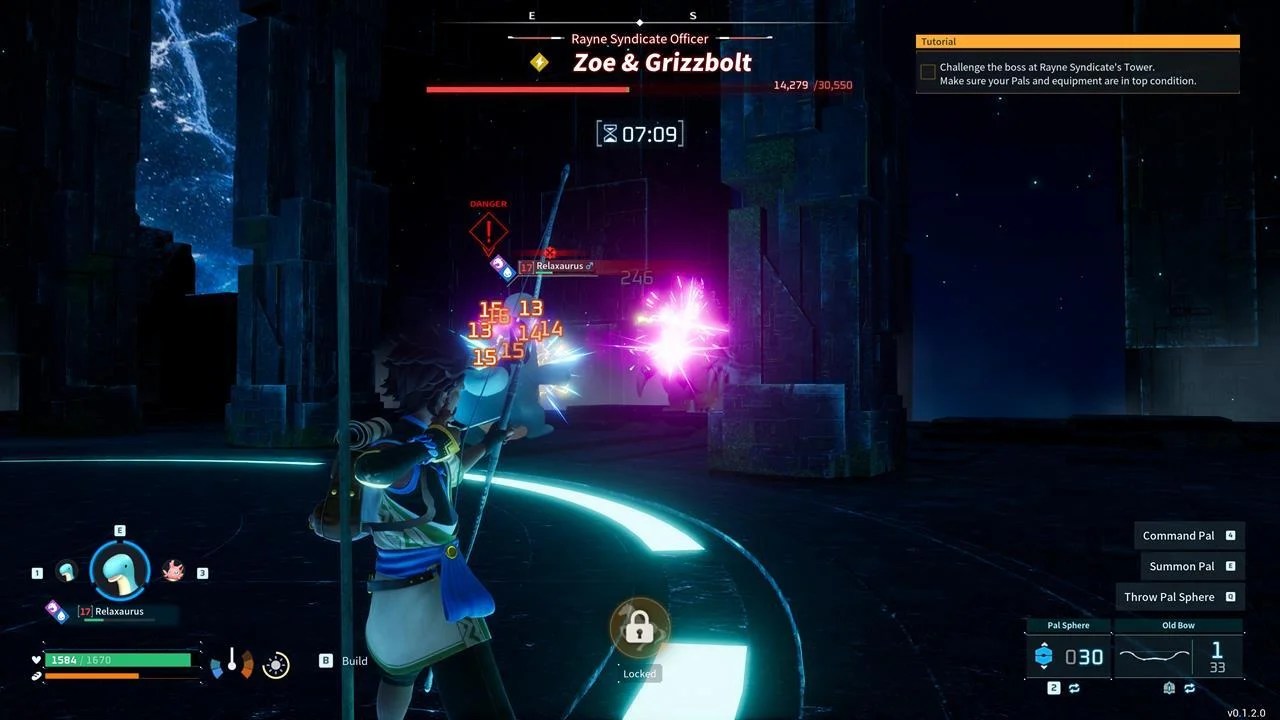
Task: Expand party slot 3 Pal portrait
Action: (173, 571)
